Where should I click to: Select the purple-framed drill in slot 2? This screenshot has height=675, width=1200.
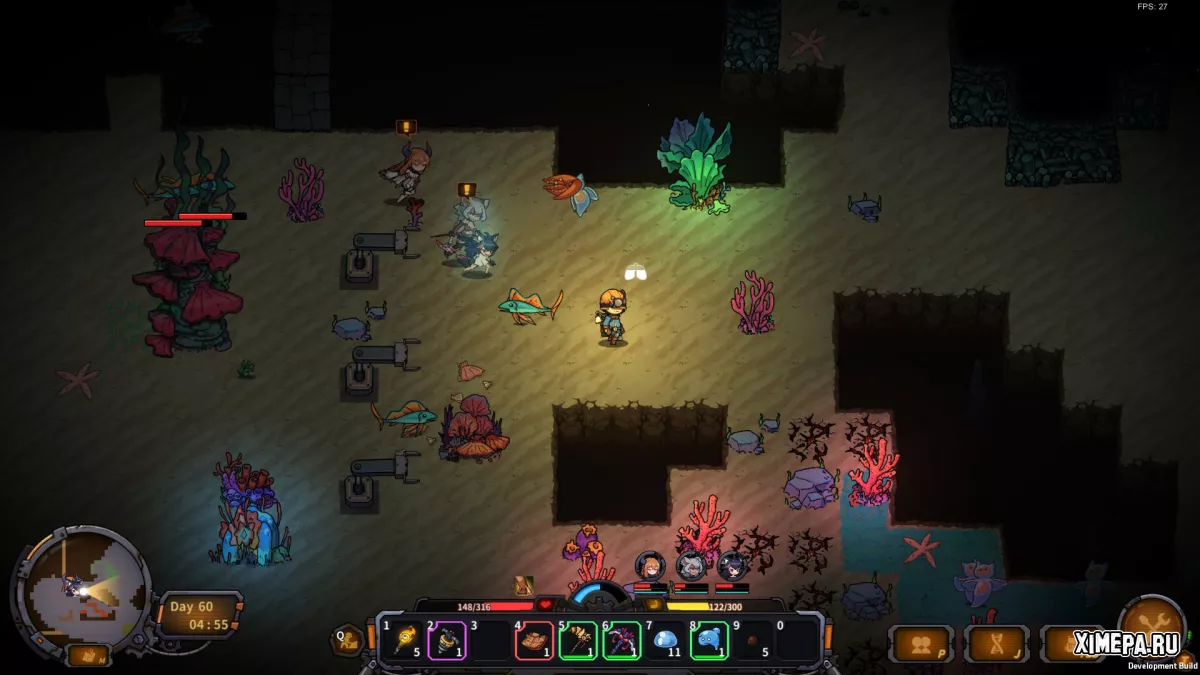(446, 640)
